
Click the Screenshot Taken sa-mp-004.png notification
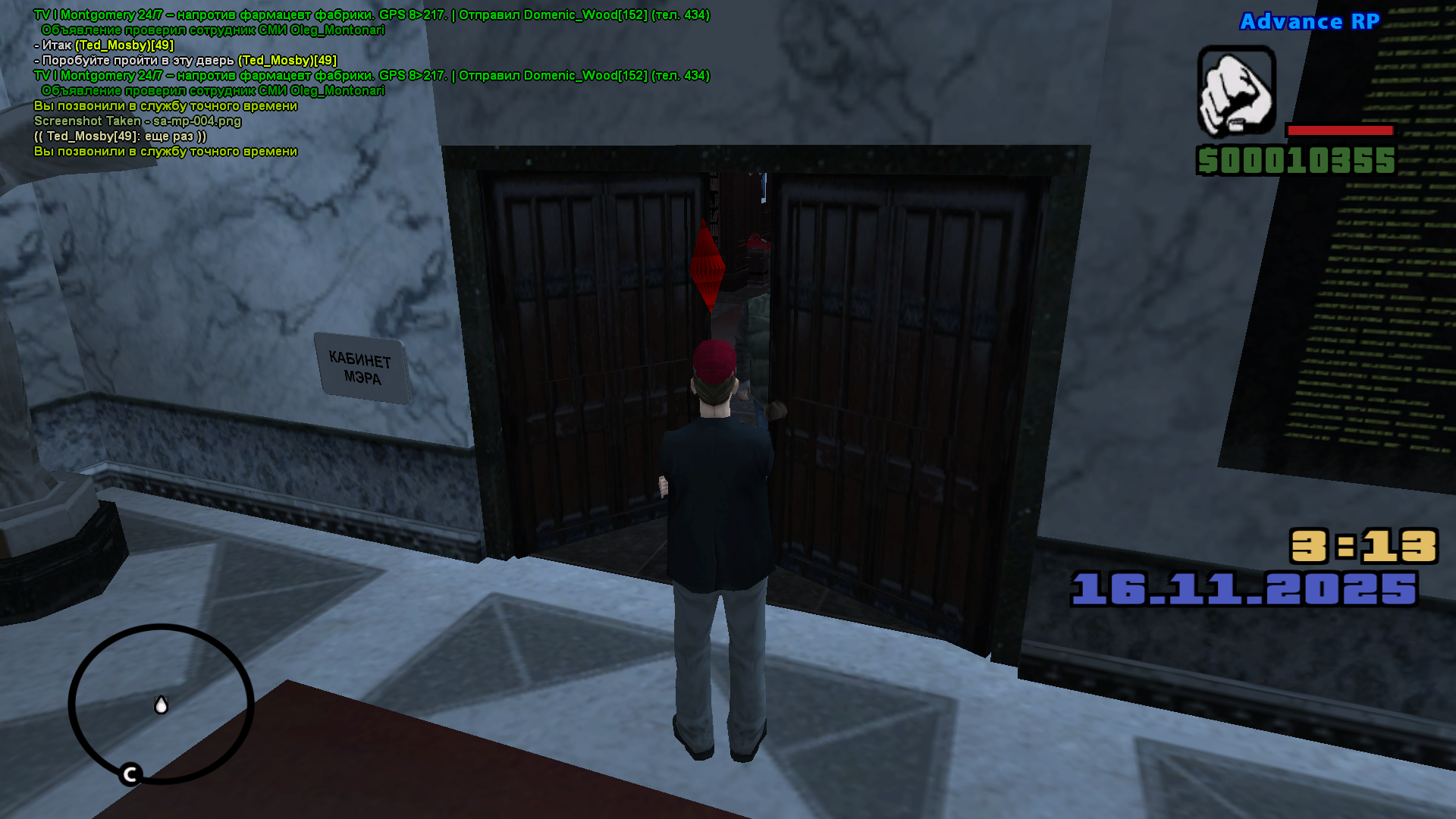137,121
